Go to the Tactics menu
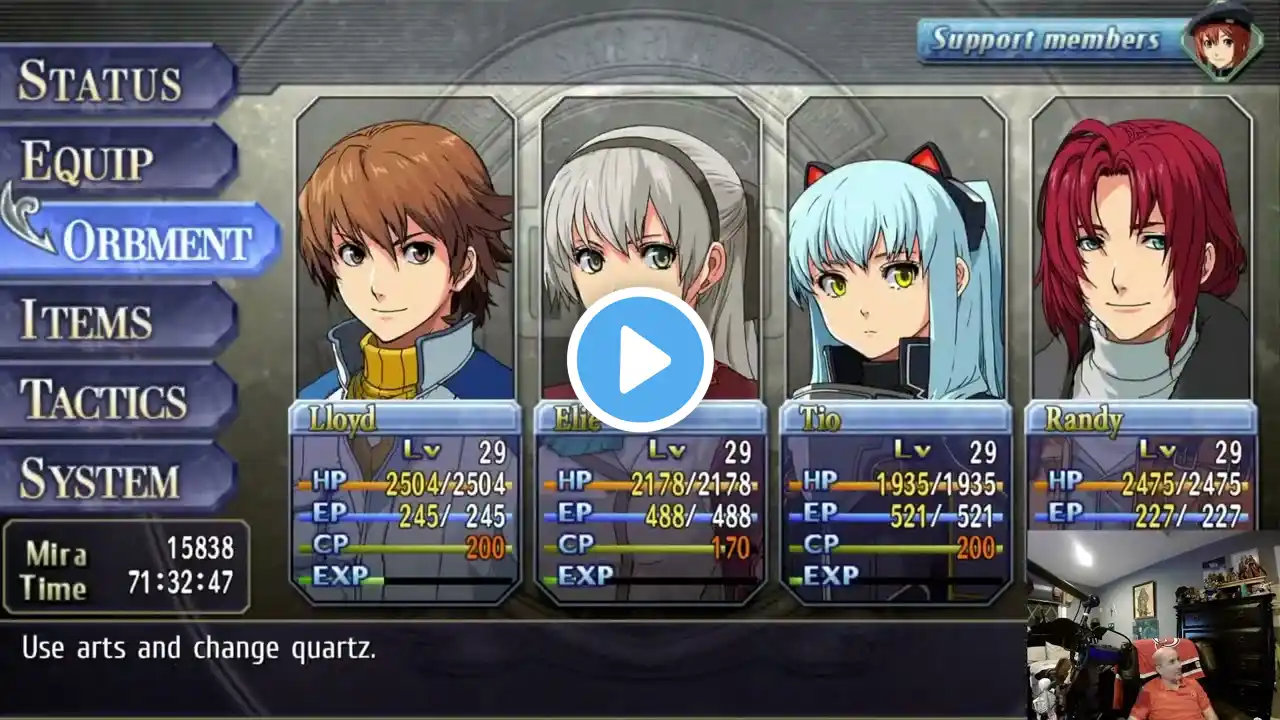 [103, 400]
